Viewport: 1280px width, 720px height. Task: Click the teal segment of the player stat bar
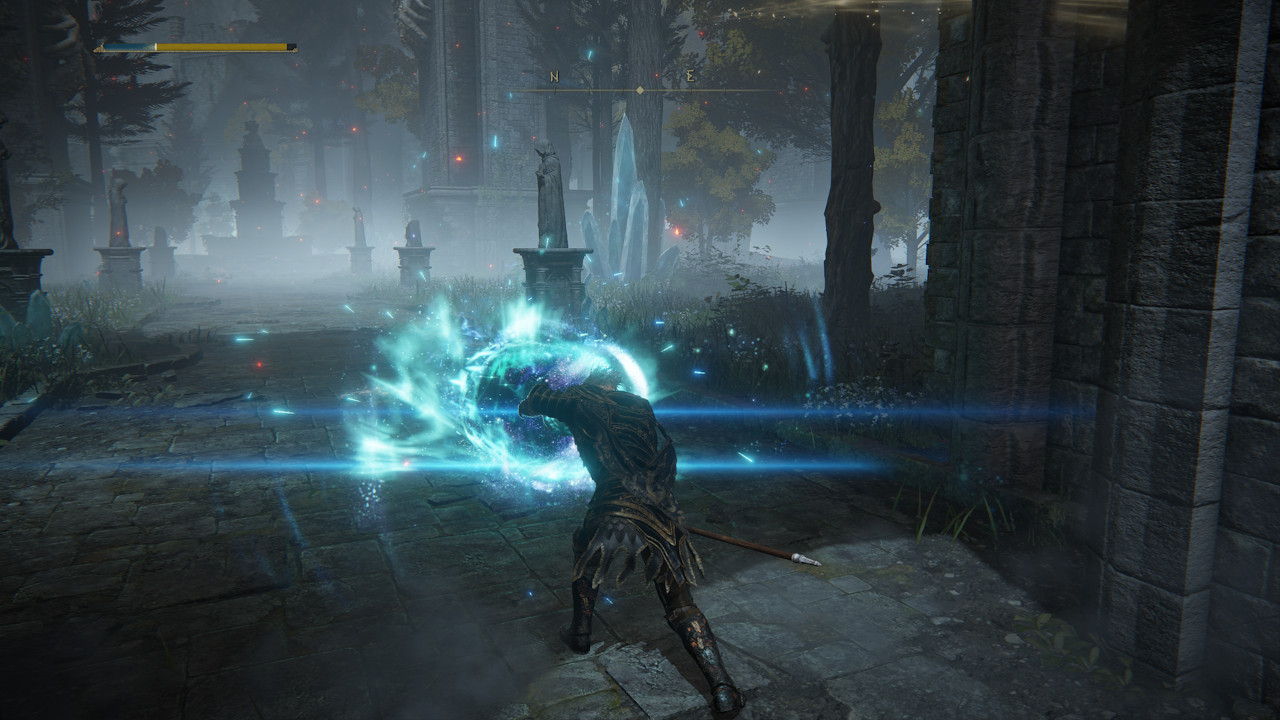click(x=130, y=46)
